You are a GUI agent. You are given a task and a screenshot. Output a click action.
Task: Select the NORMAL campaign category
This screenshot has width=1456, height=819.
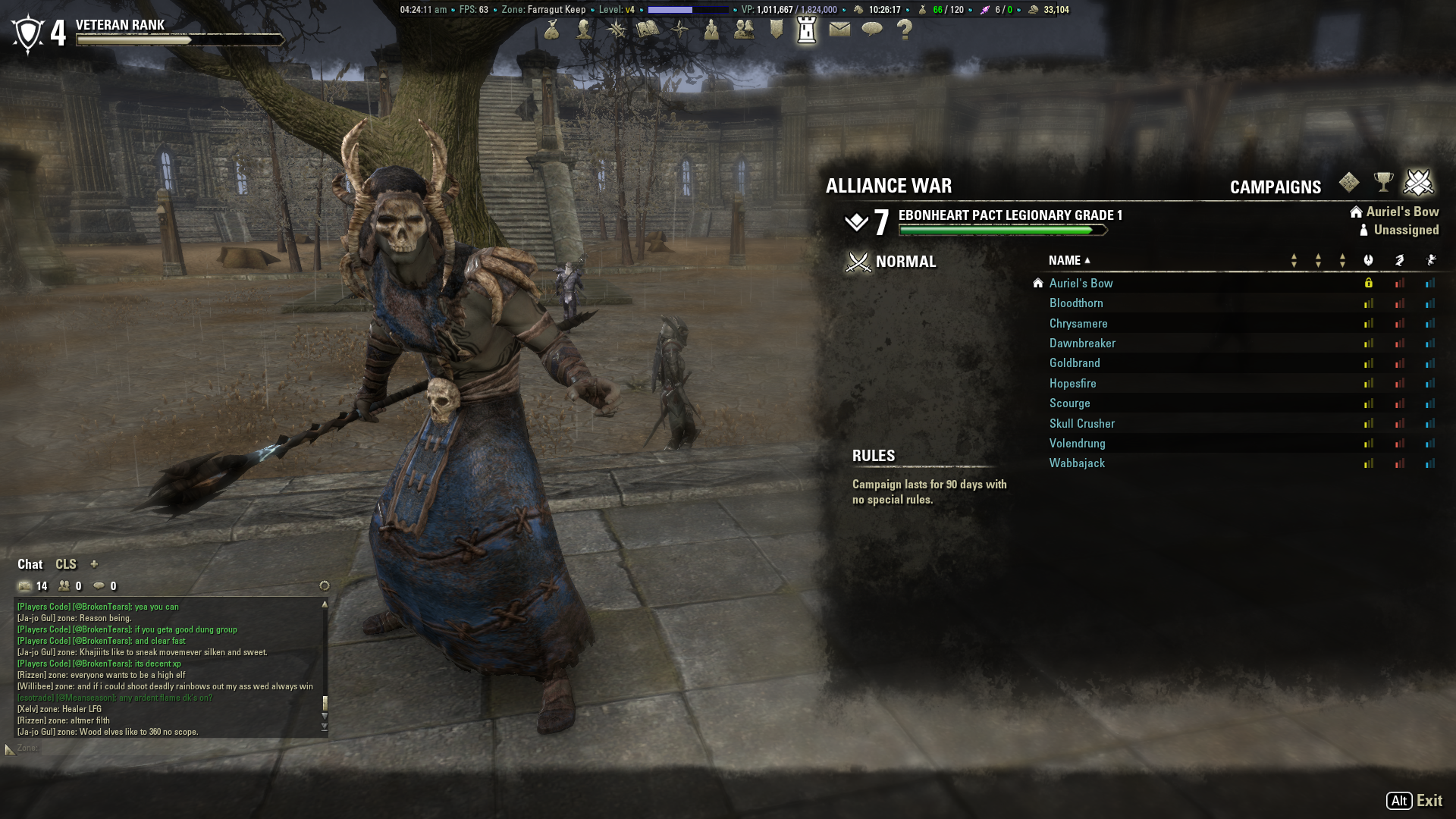click(x=905, y=262)
